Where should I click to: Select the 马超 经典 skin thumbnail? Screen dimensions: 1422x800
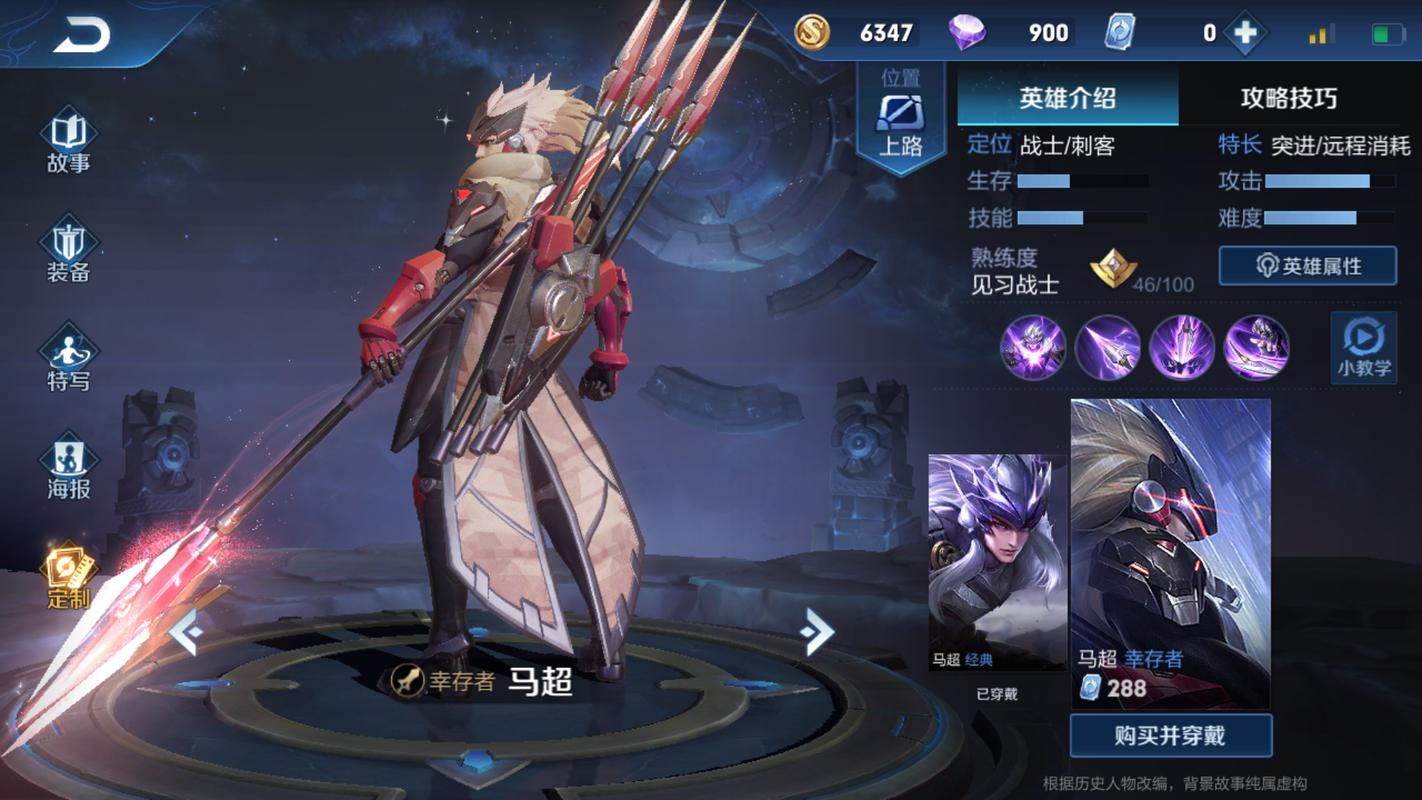(997, 562)
